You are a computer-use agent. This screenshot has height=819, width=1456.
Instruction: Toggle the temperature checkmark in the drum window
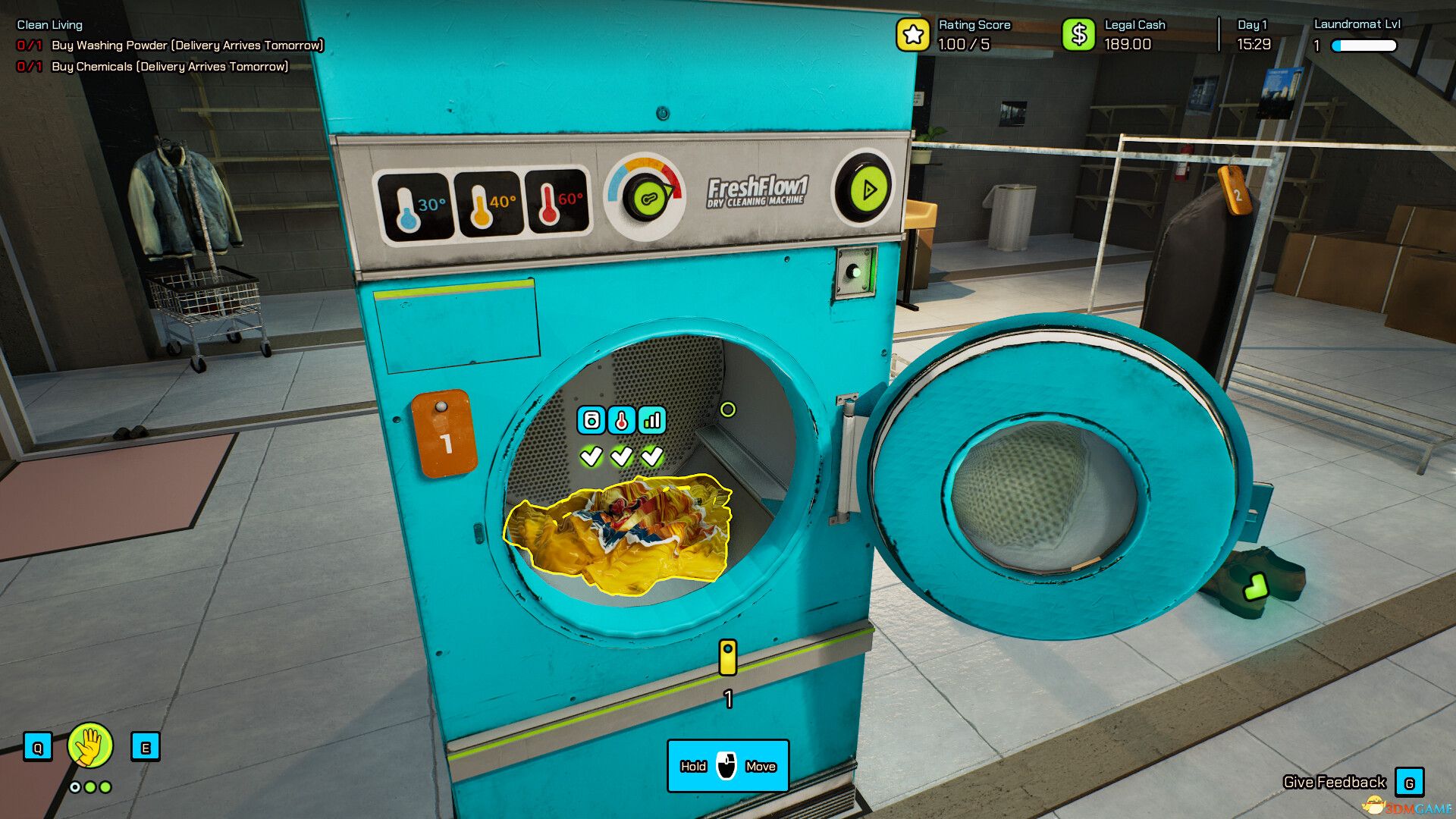(x=622, y=456)
